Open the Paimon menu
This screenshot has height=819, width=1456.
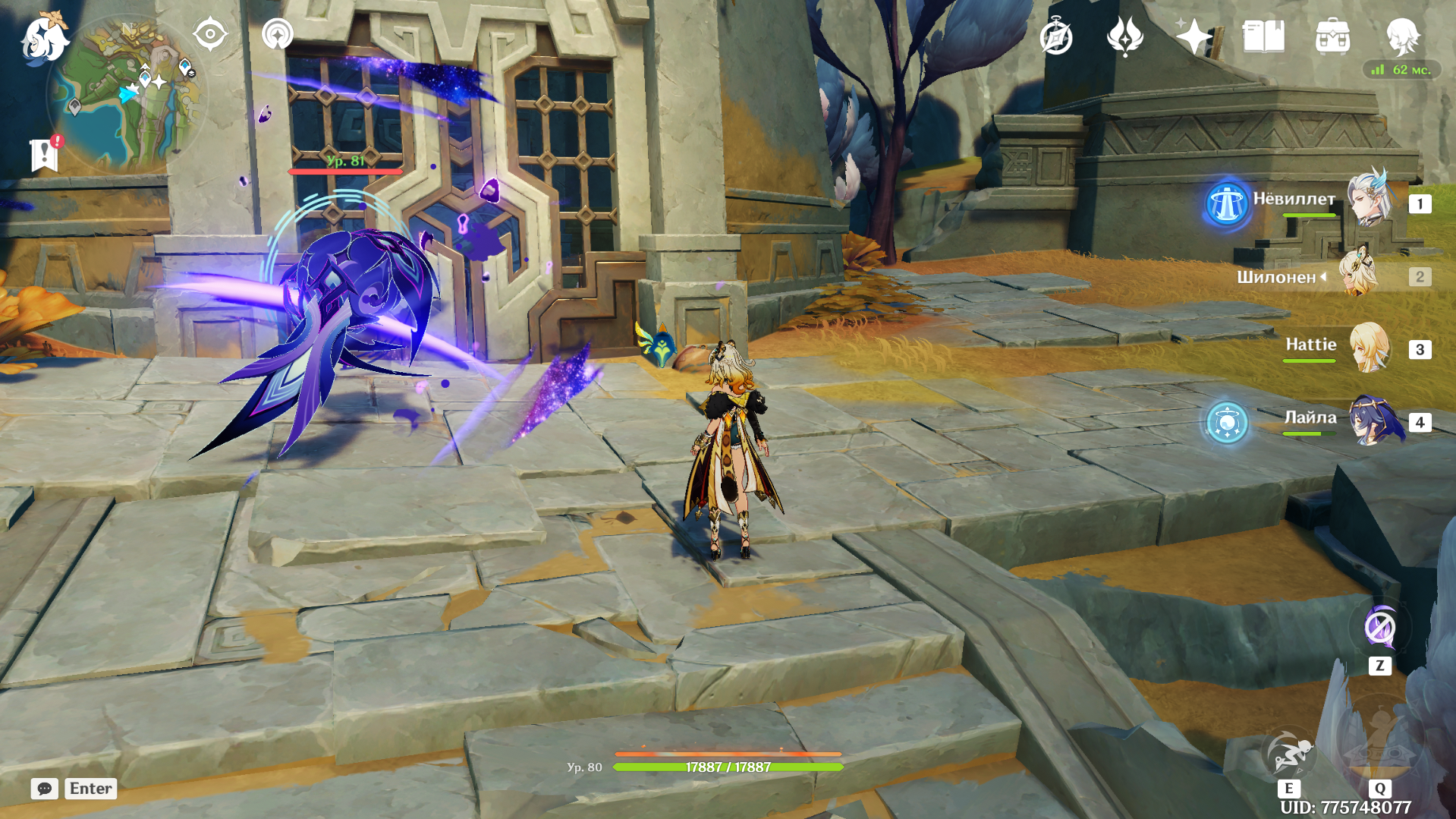click(44, 38)
